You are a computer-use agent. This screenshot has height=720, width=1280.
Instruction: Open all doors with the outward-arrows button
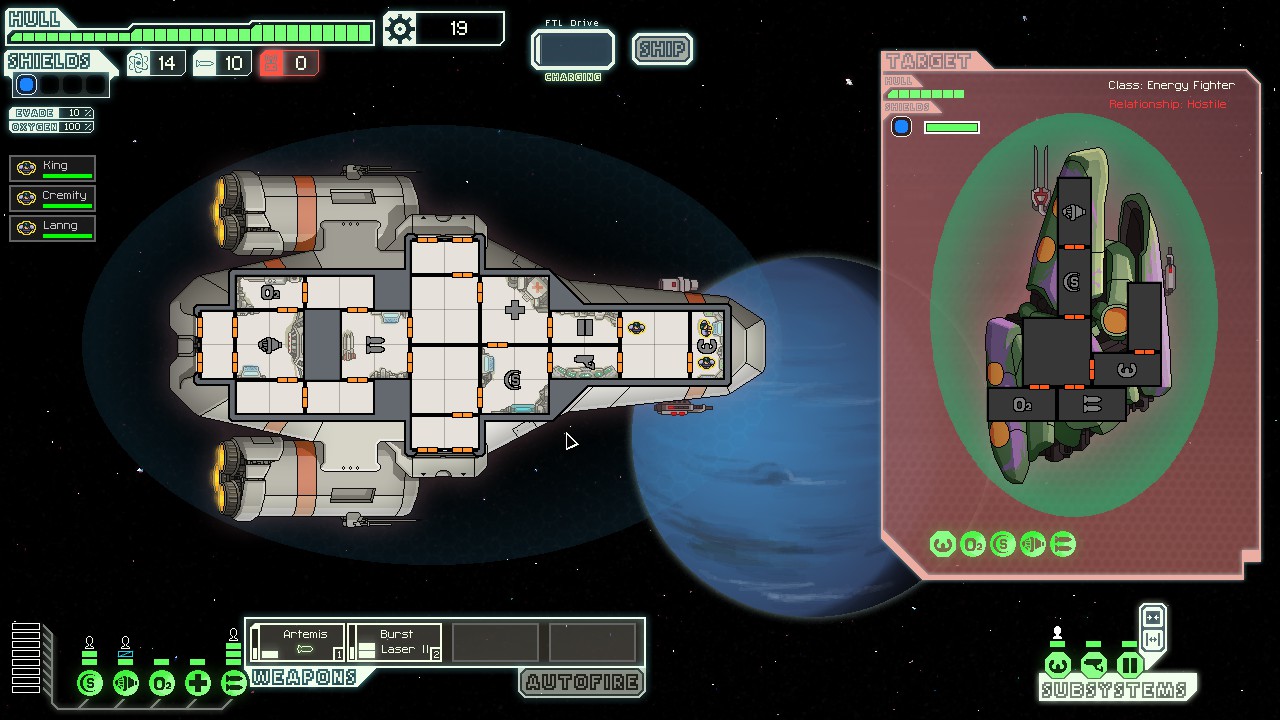pyautogui.click(x=1152, y=640)
